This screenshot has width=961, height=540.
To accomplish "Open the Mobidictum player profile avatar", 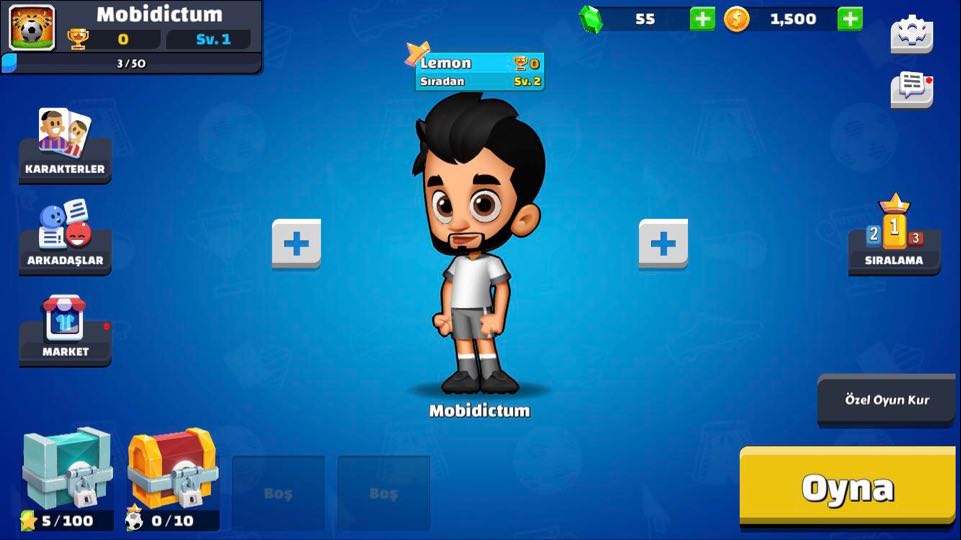I will [32, 27].
